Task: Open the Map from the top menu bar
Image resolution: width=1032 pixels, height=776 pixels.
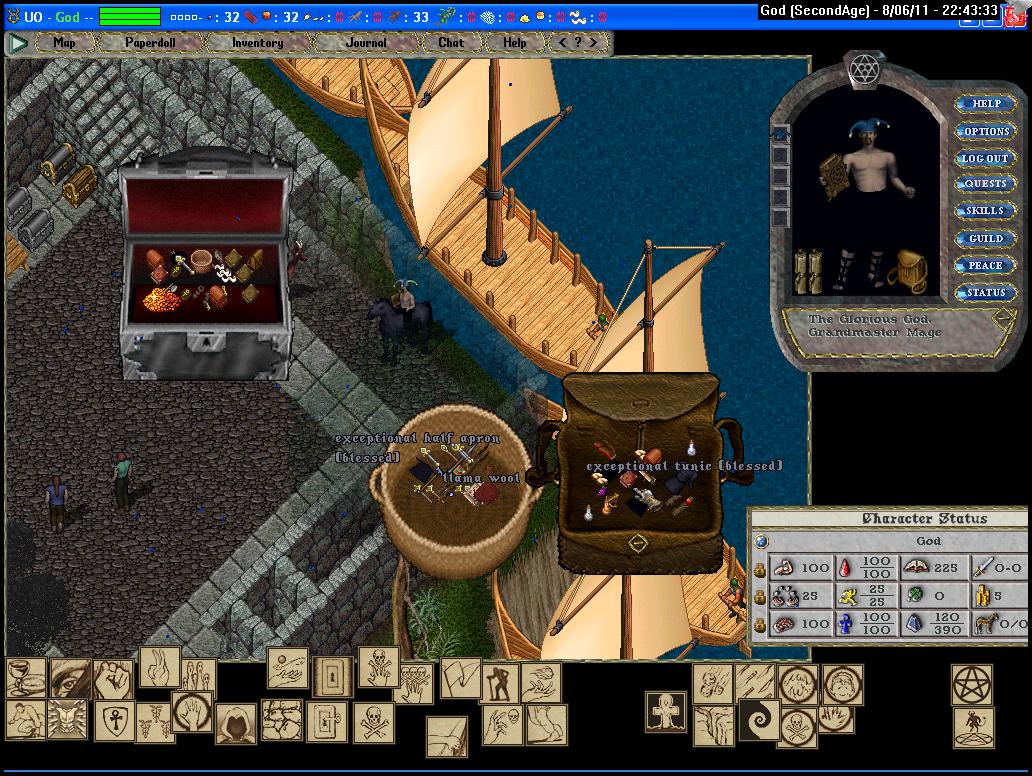Action: tap(65, 43)
